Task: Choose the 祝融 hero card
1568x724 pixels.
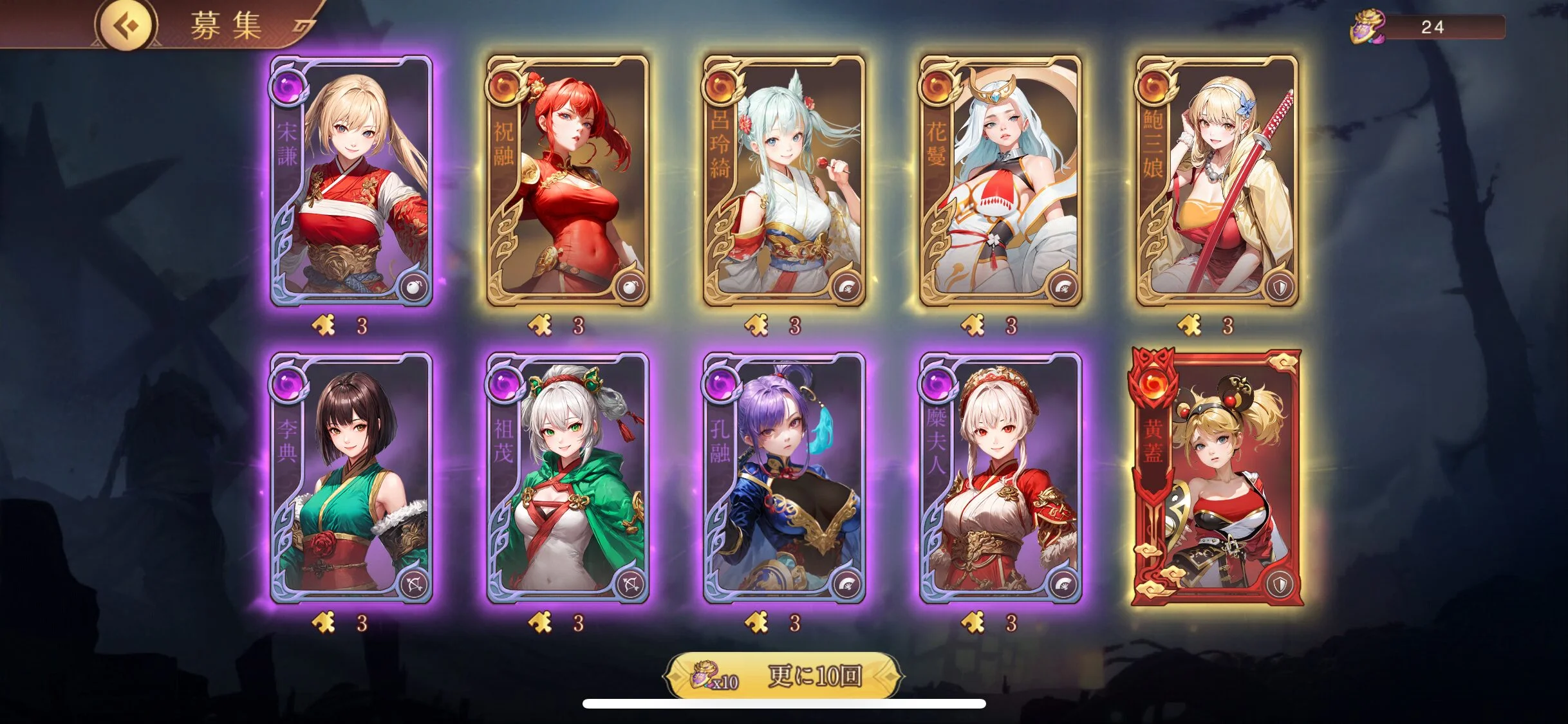Action: coord(568,181)
